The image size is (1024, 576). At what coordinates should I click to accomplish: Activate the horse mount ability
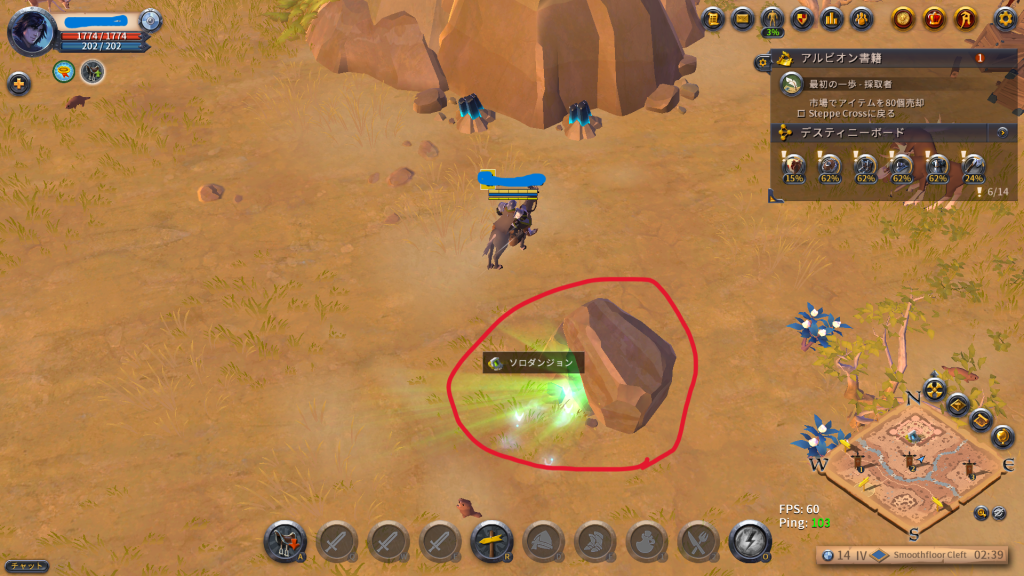tap(285, 541)
